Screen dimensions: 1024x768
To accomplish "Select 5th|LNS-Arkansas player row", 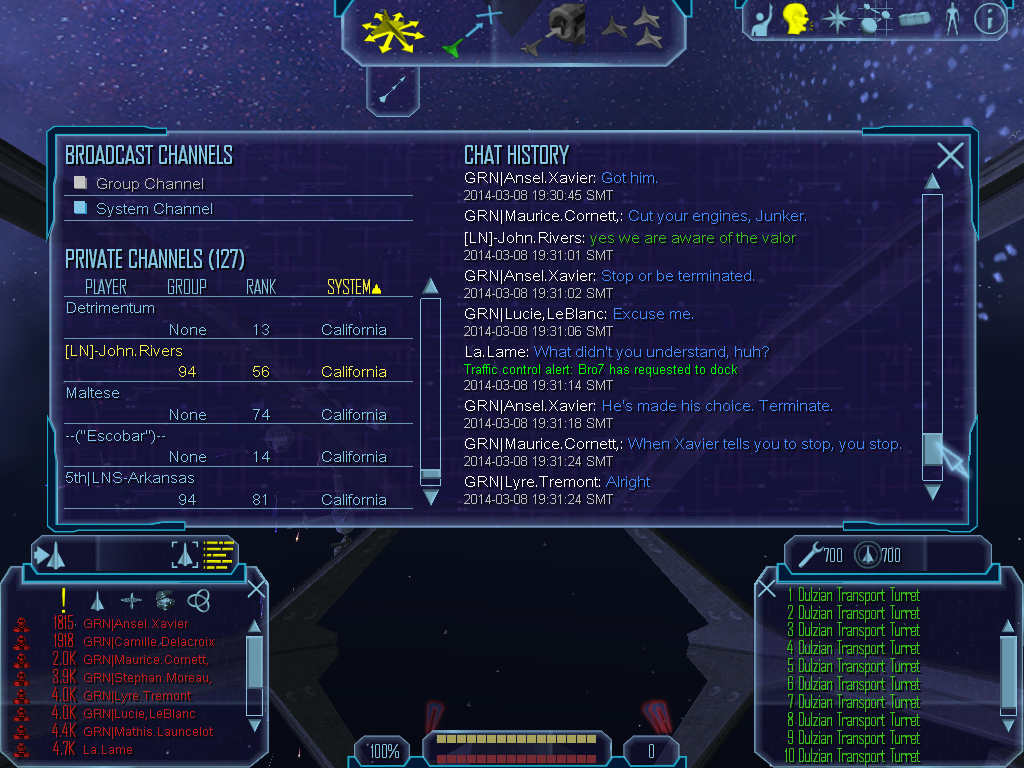I will coord(130,478).
